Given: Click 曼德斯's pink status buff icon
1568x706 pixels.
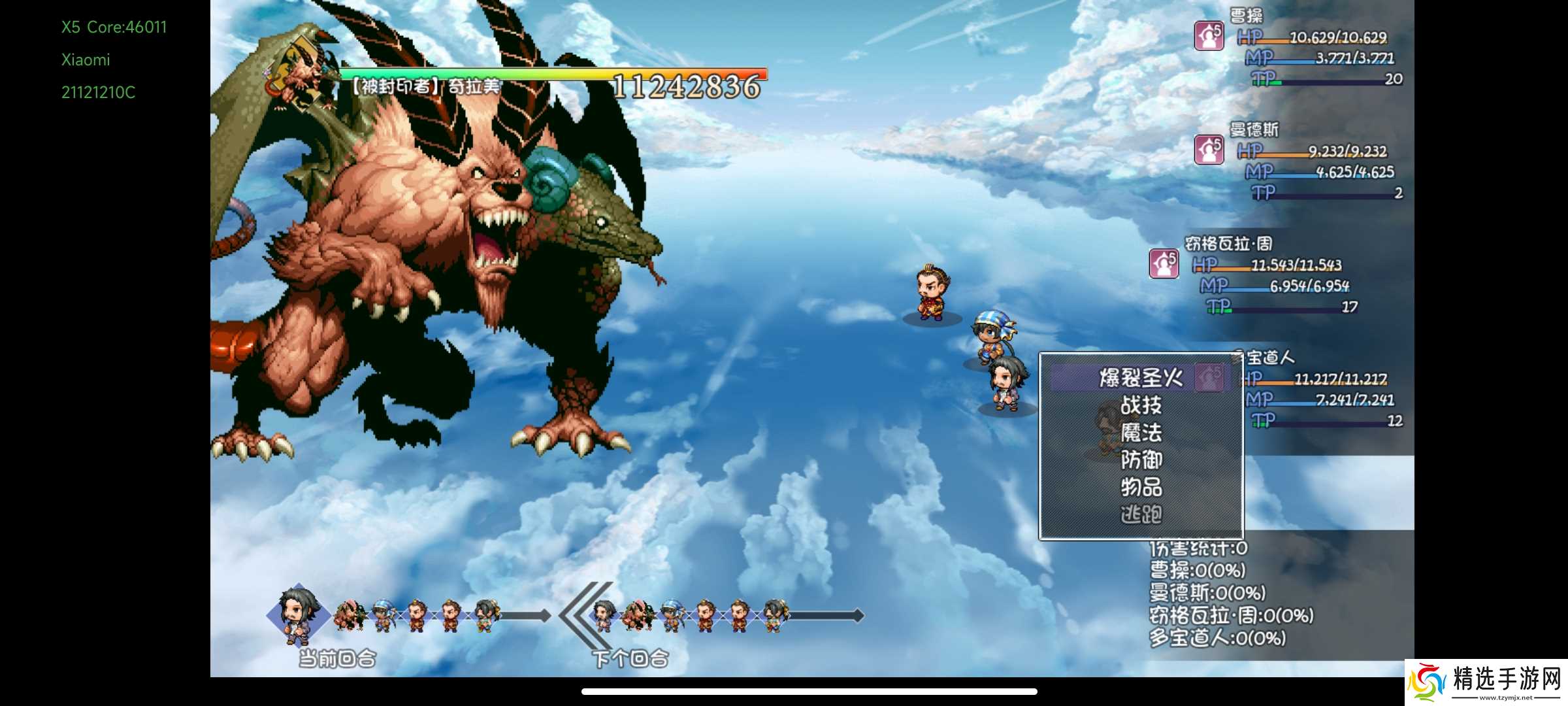Looking at the screenshot, I should [1209, 150].
